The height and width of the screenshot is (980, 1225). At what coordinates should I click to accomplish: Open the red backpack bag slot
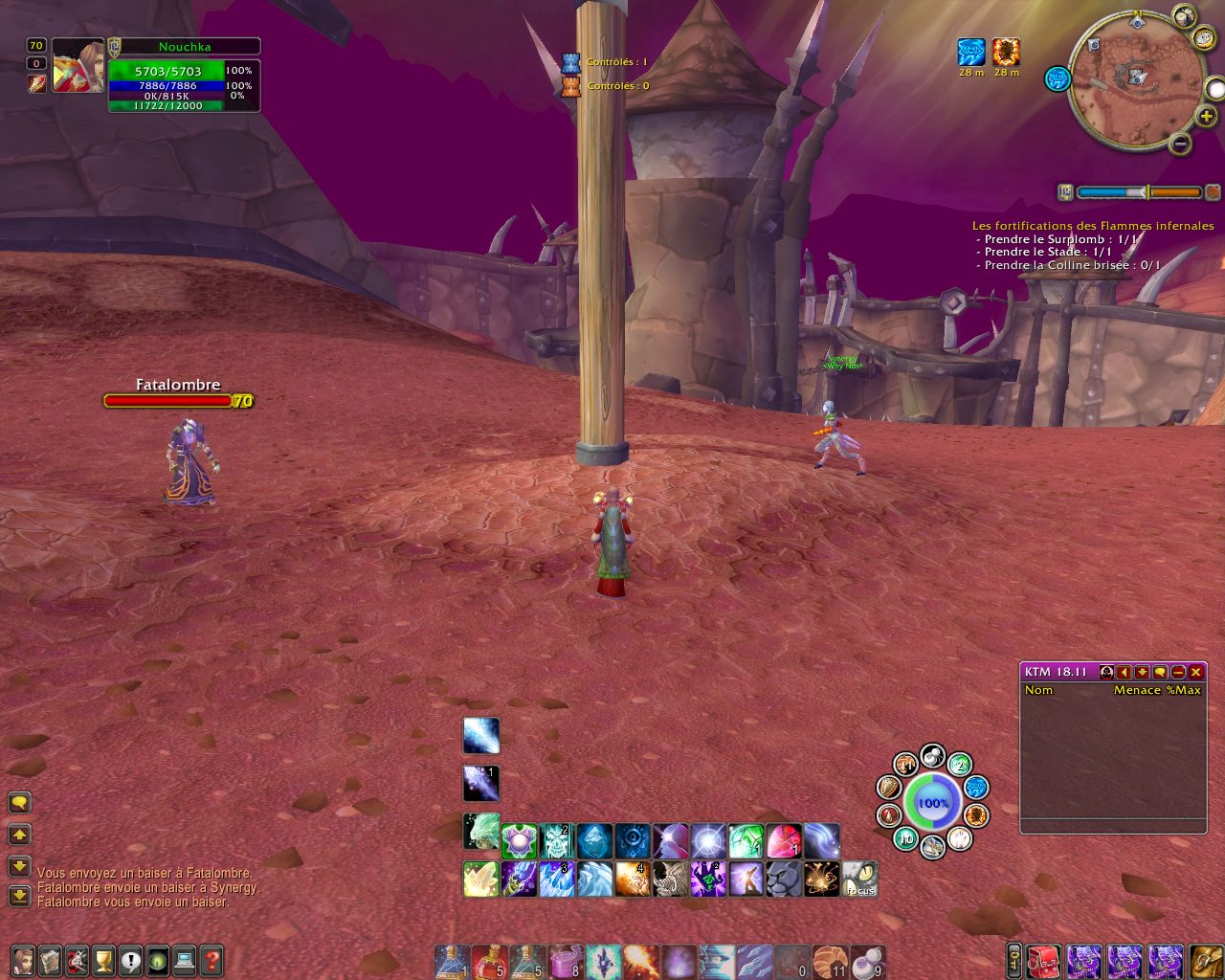coord(1044,961)
